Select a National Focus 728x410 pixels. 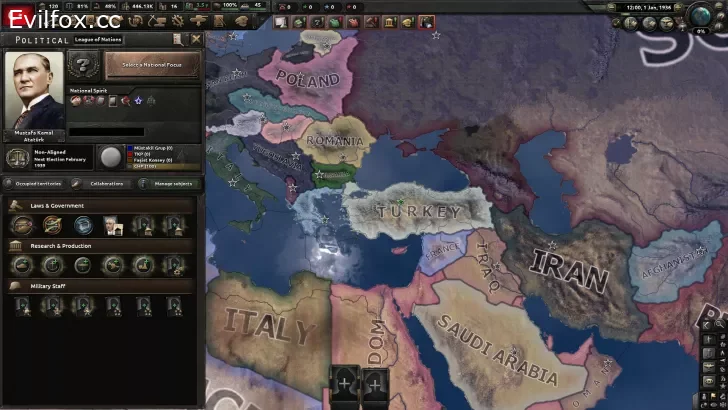tap(153, 65)
